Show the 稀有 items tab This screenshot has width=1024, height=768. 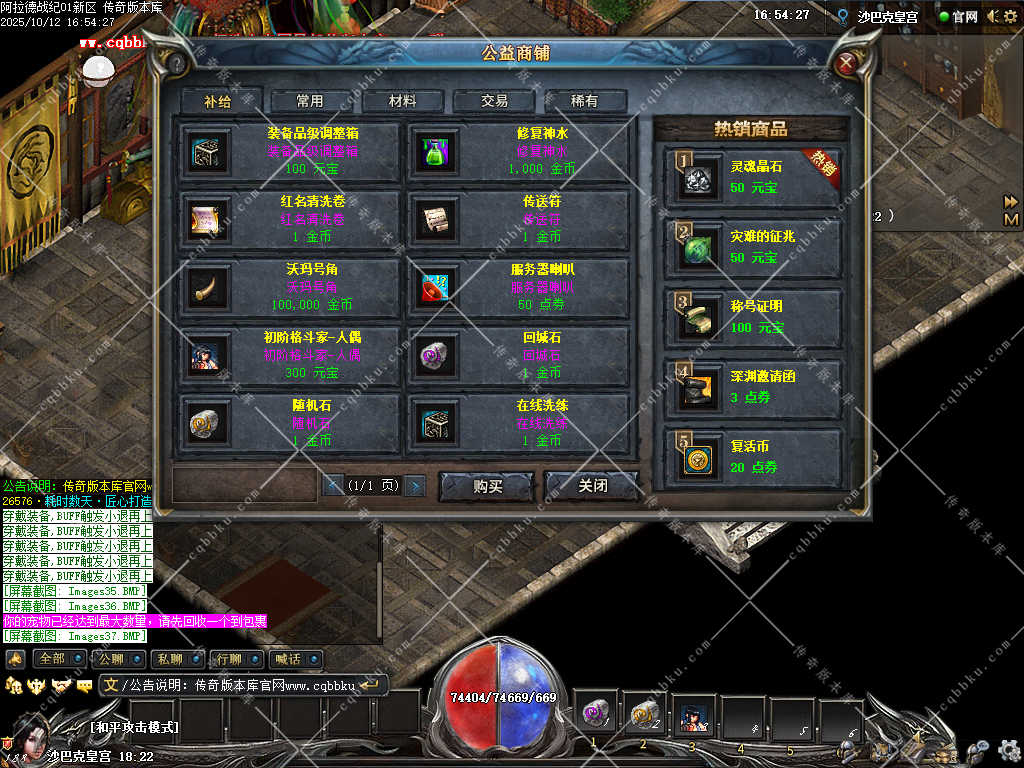(x=585, y=101)
